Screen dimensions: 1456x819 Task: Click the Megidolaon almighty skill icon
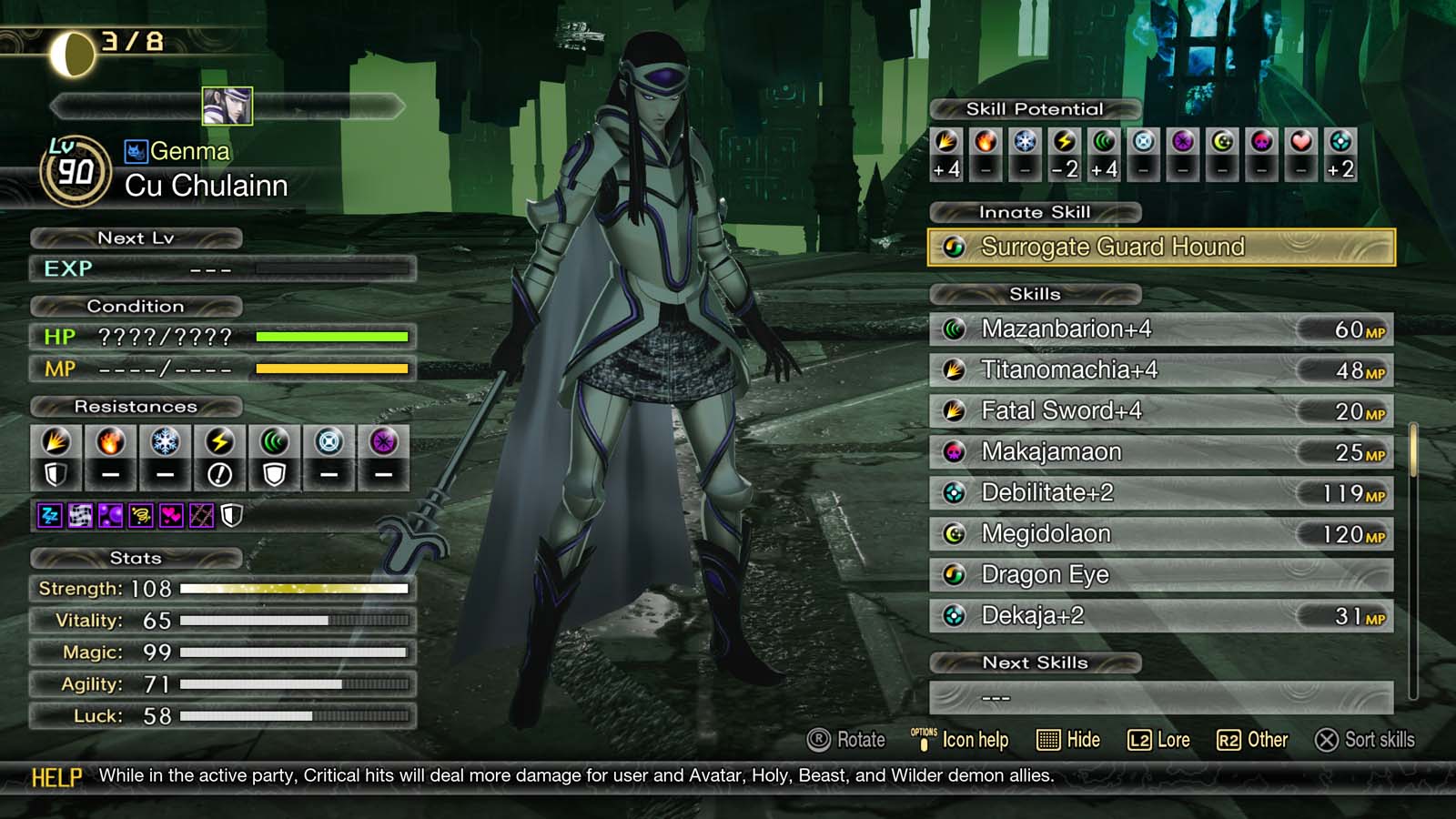[954, 534]
